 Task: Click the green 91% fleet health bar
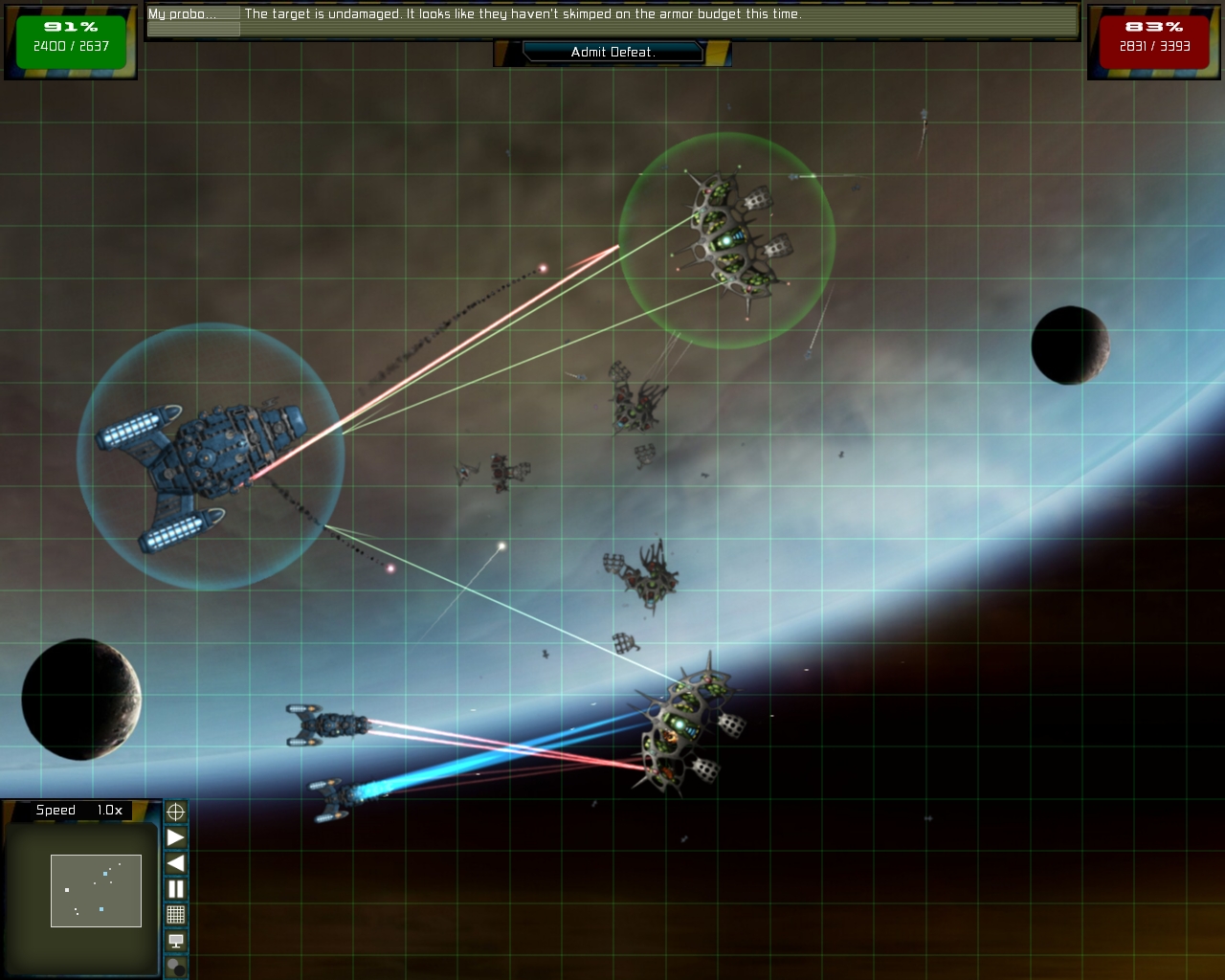[71, 29]
